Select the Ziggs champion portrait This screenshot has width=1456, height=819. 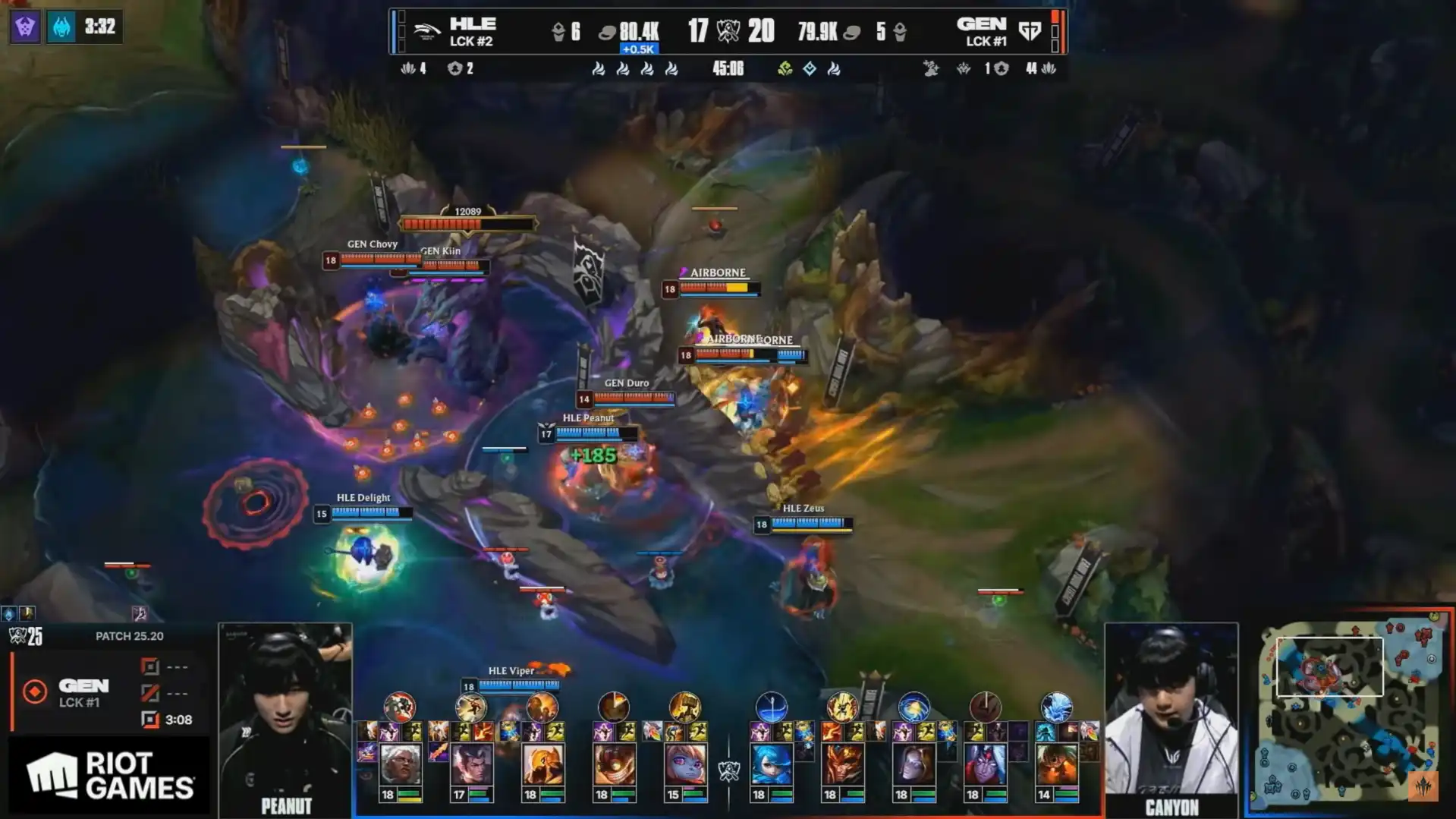coord(614,764)
